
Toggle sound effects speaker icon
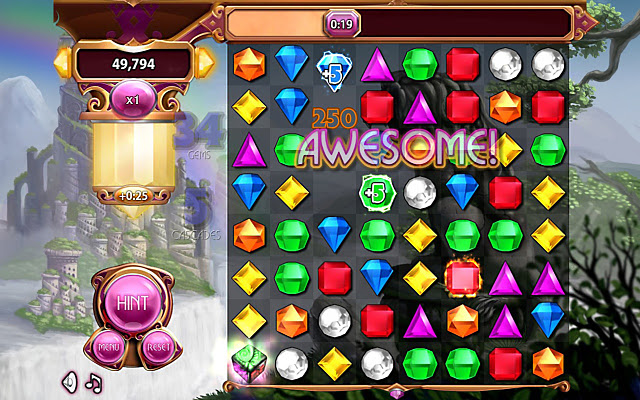click(70, 381)
